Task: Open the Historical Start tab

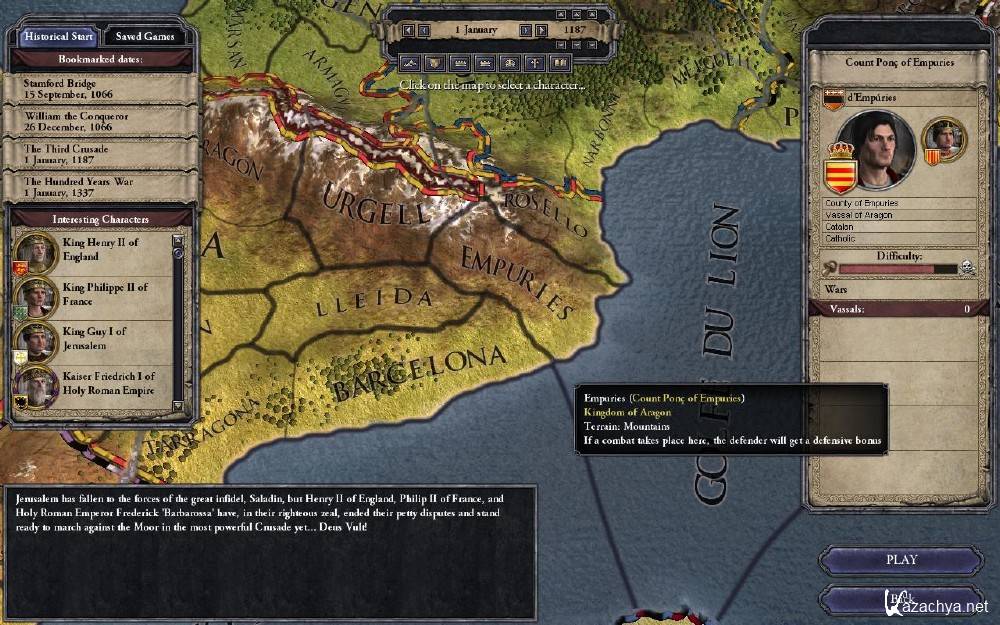Action: 61,36
